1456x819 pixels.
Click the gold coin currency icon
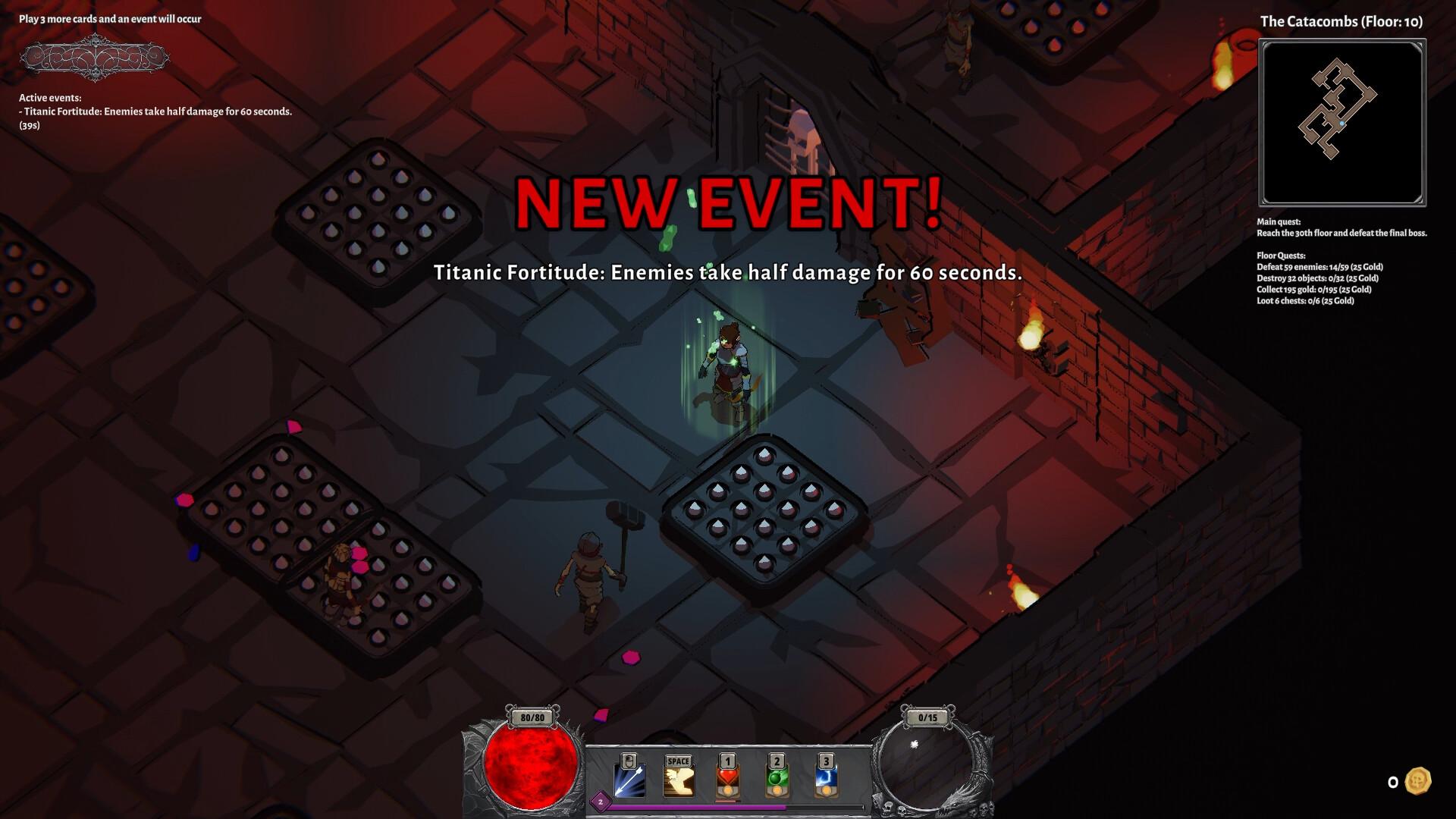click(1418, 781)
